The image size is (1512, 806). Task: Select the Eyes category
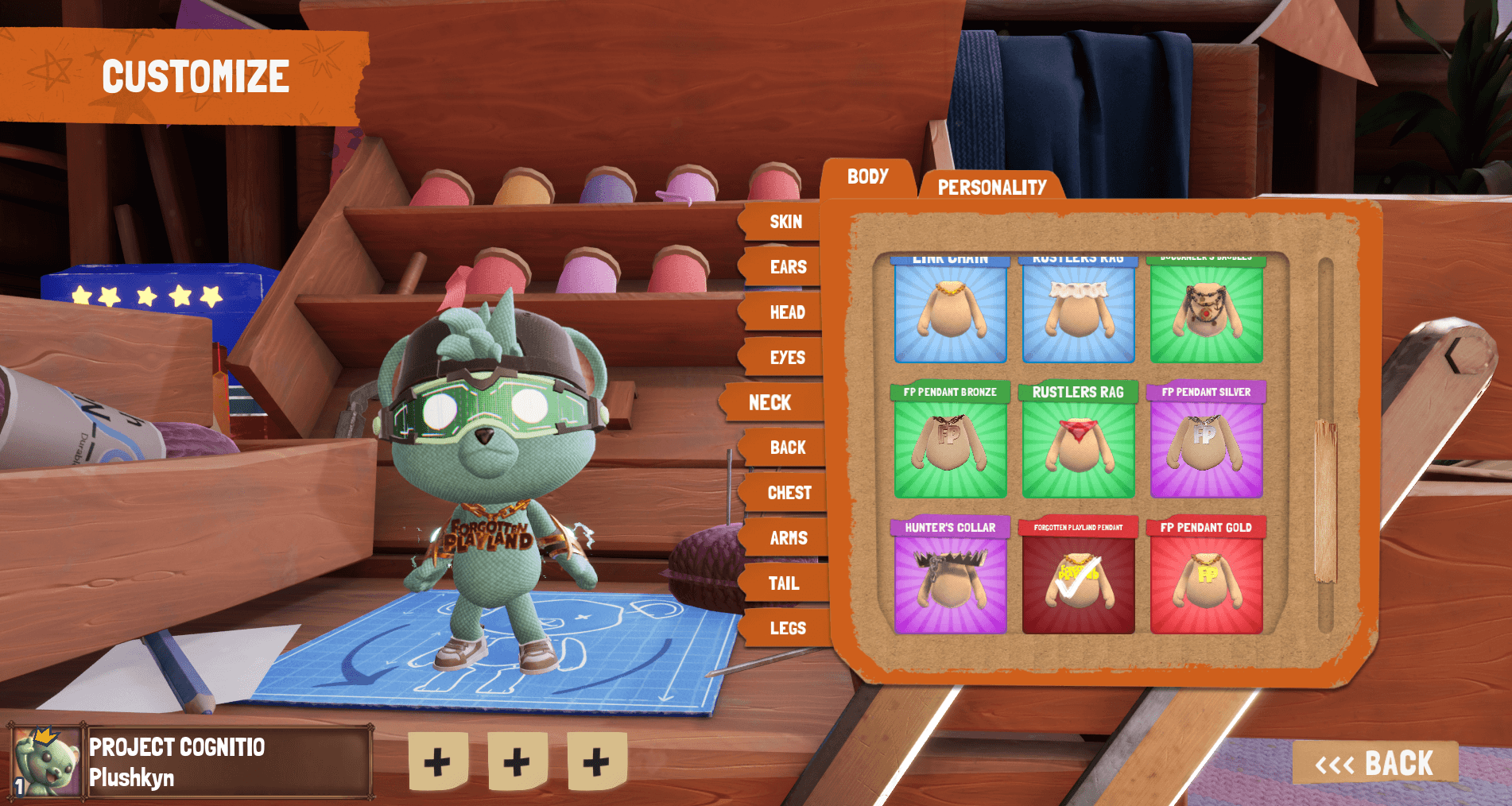tap(786, 358)
